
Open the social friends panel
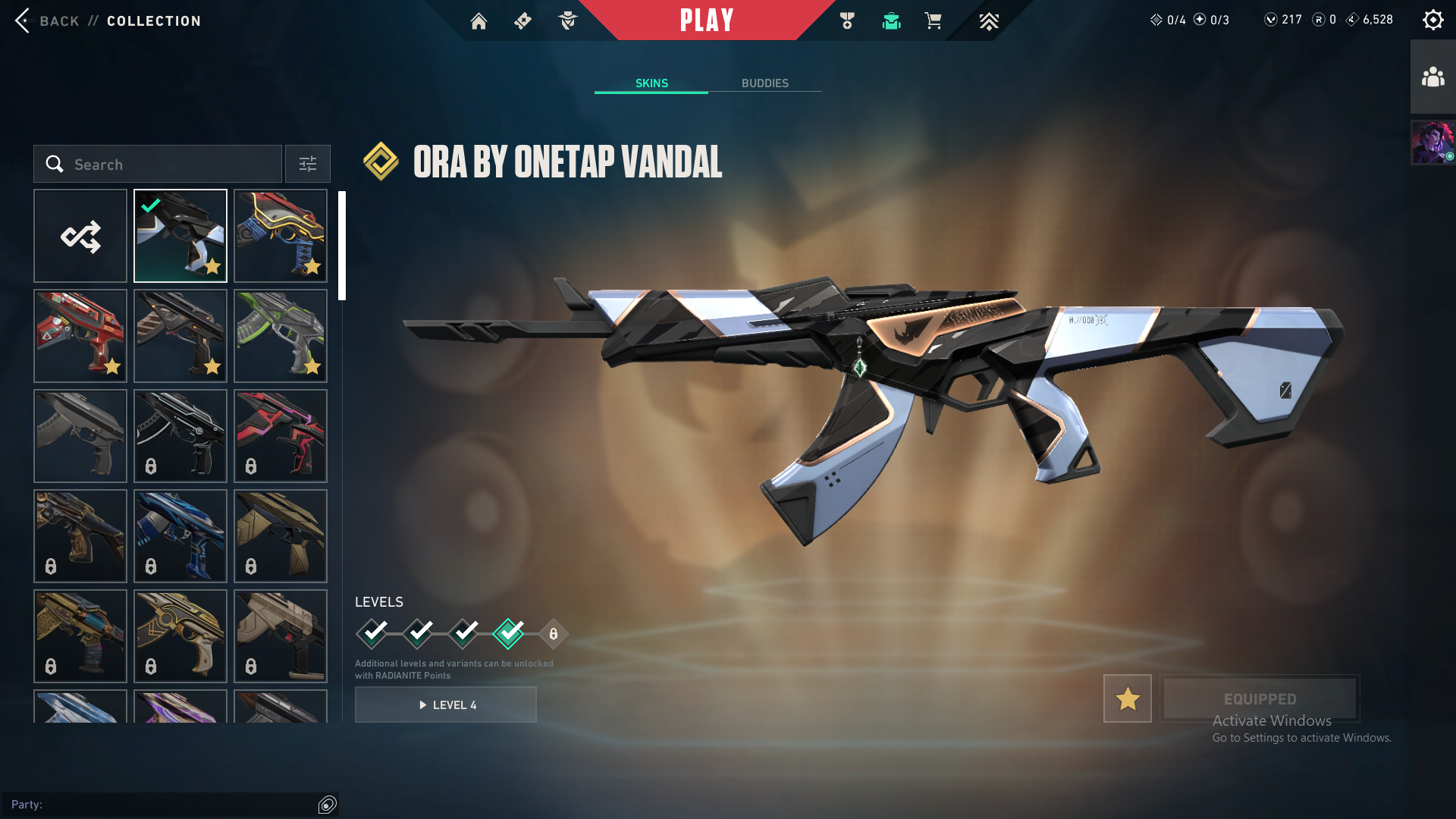click(x=1432, y=77)
